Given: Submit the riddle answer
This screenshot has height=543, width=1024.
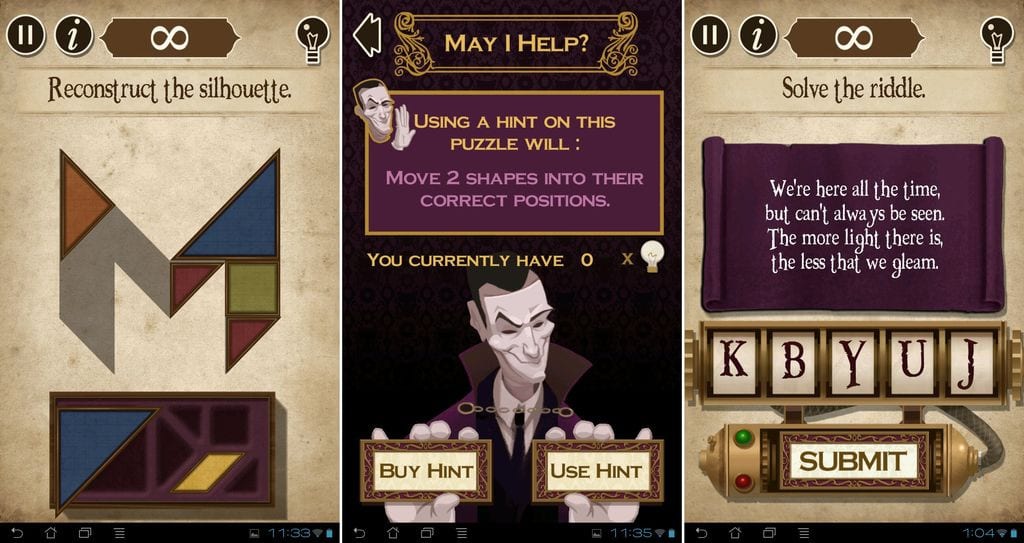Looking at the screenshot, I should click(852, 461).
